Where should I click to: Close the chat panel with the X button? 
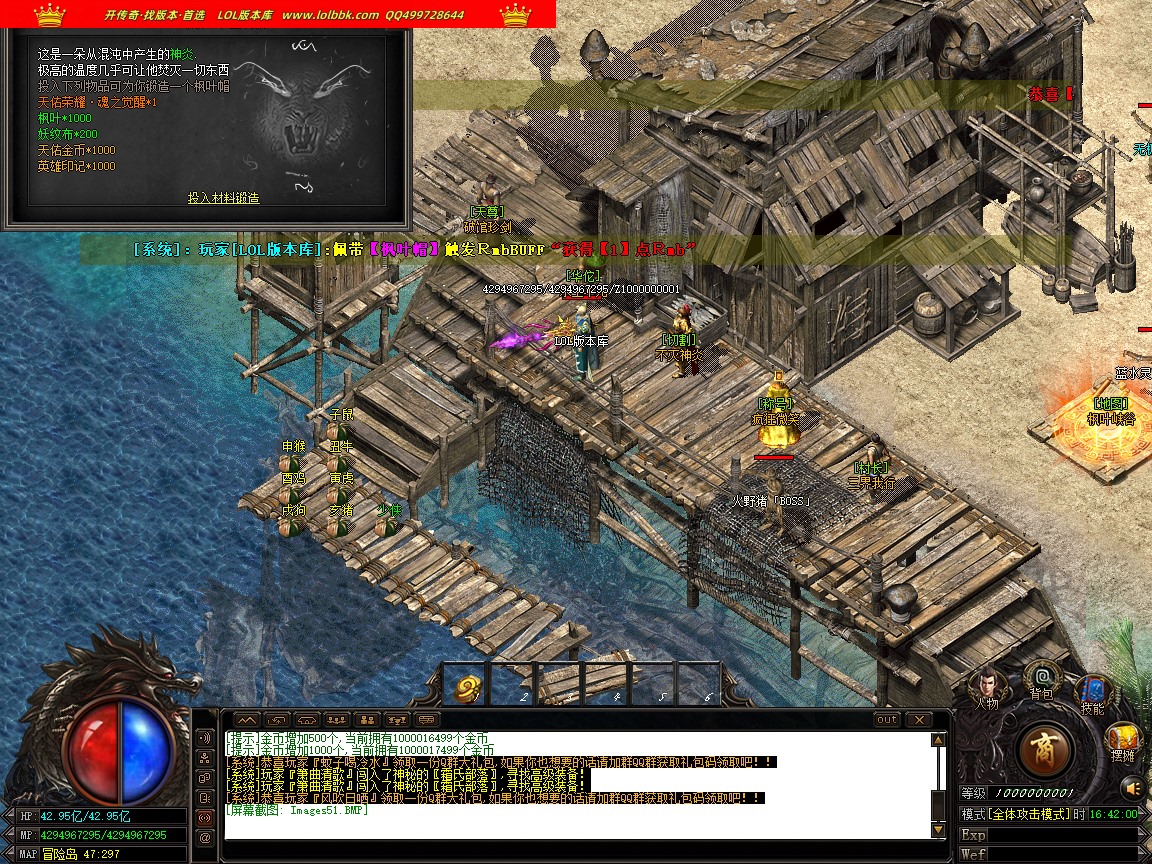(x=918, y=719)
